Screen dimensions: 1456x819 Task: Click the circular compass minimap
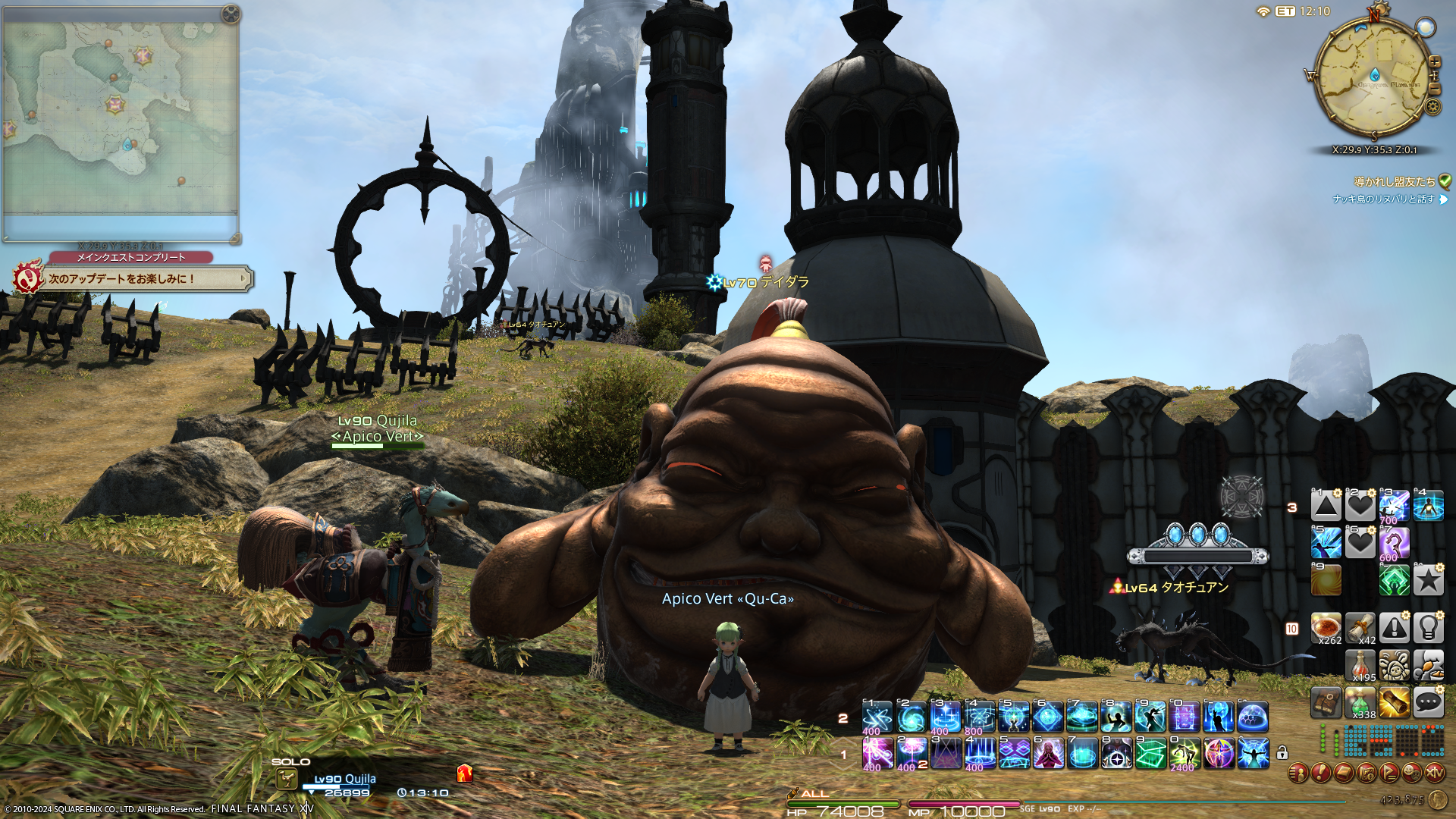click(x=1373, y=76)
